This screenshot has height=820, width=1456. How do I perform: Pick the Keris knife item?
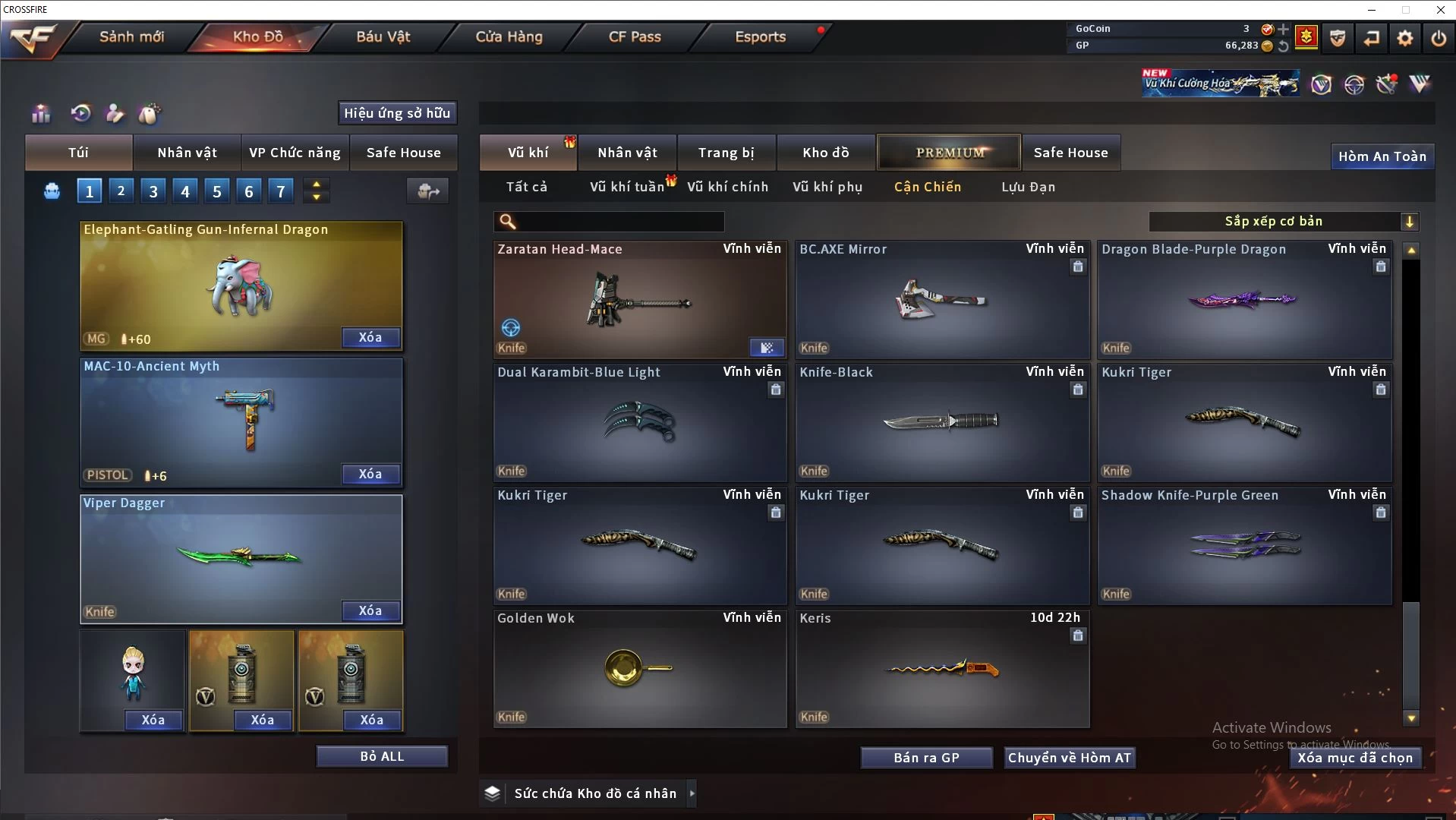(x=941, y=669)
